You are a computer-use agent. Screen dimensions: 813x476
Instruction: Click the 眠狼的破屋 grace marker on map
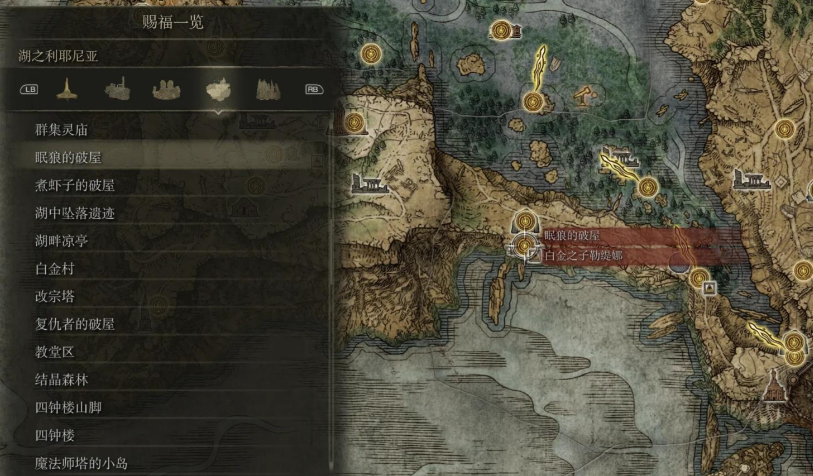pos(526,221)
